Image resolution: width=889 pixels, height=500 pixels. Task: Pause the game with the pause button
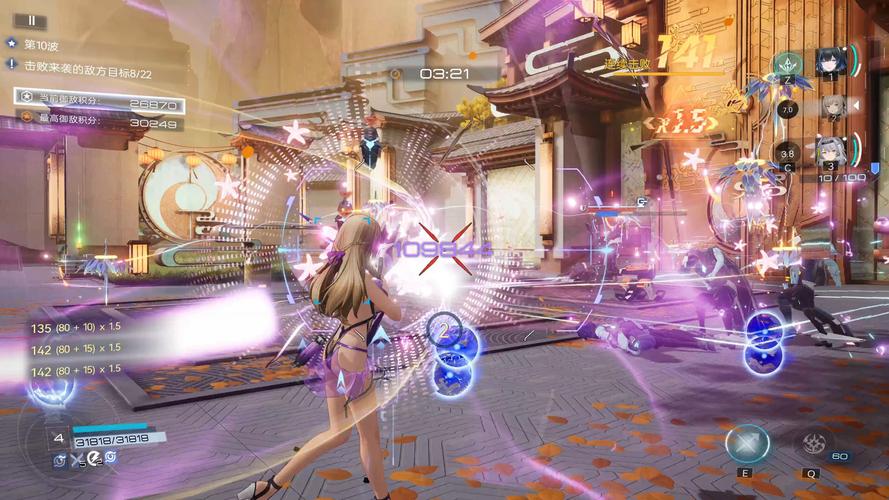(31, 20)
